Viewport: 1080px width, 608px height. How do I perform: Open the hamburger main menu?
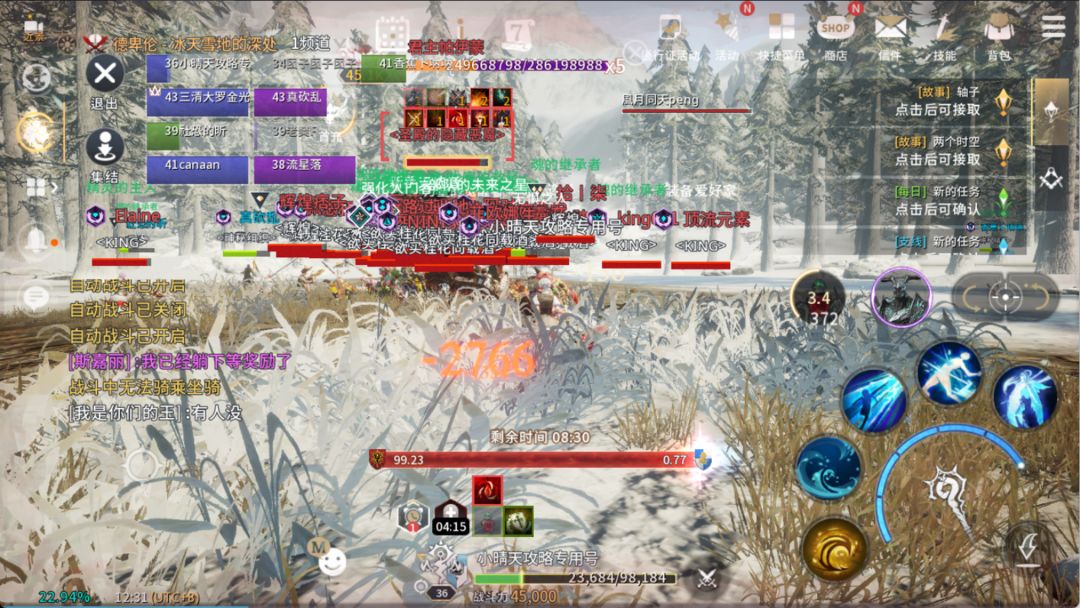click(x=1053, y=27)
